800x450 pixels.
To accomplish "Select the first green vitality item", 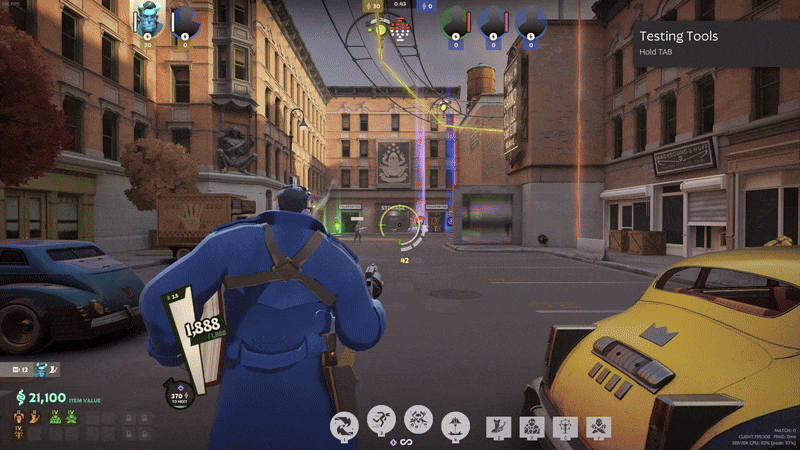I will pos(56,418).
